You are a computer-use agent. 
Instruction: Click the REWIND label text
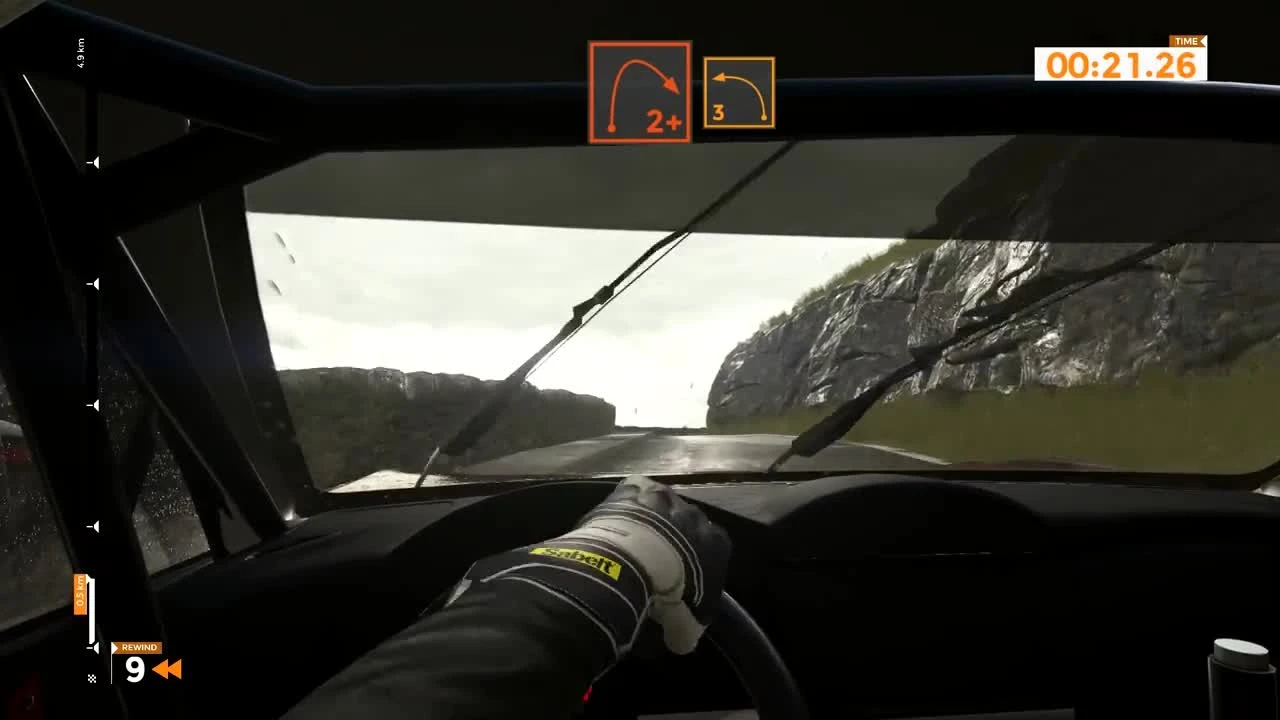click(x=141, y=648)
